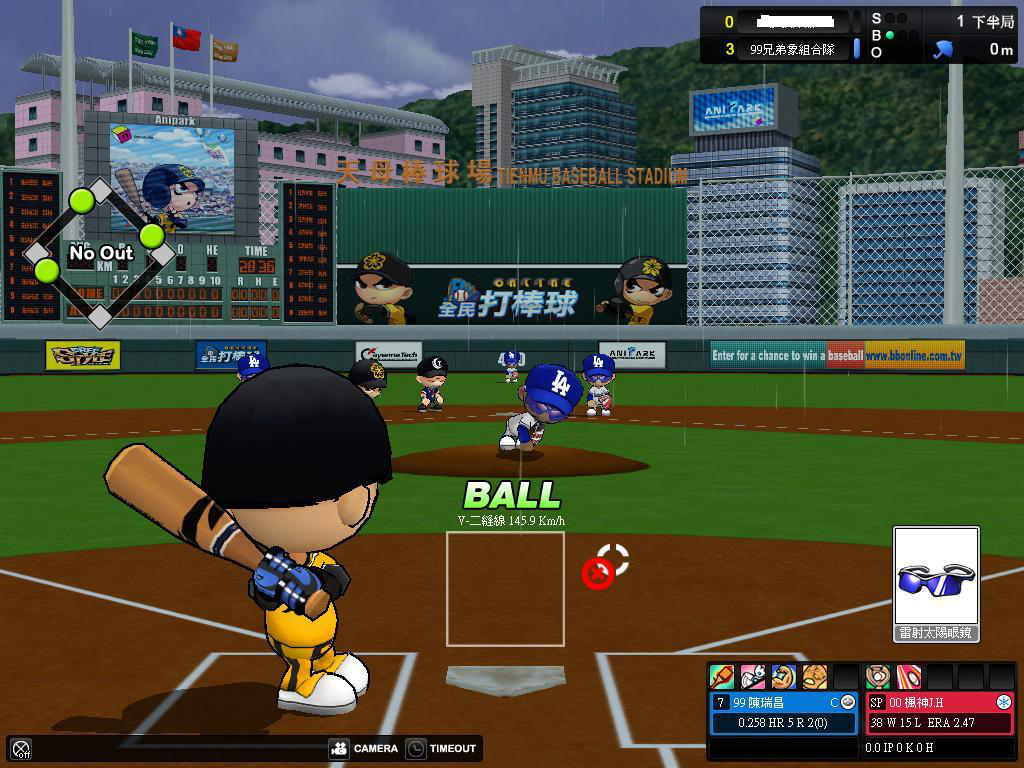Click the base runner diamond display
This screenshot has height=768, width=1024.
[100, 254]
